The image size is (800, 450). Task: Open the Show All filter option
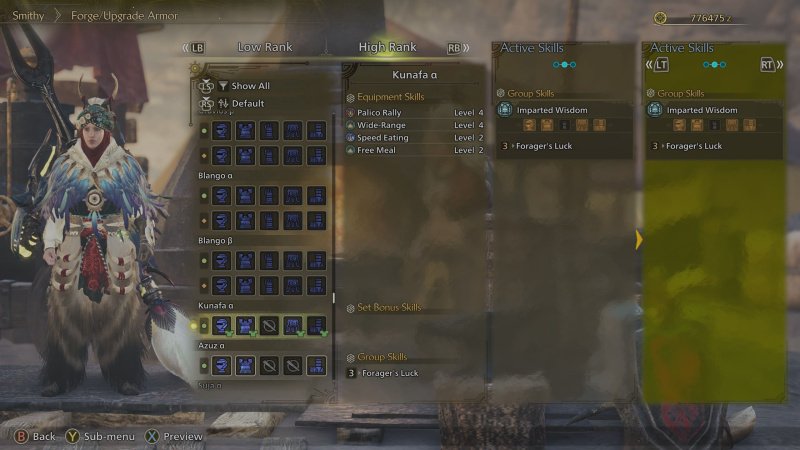(250, 86)
